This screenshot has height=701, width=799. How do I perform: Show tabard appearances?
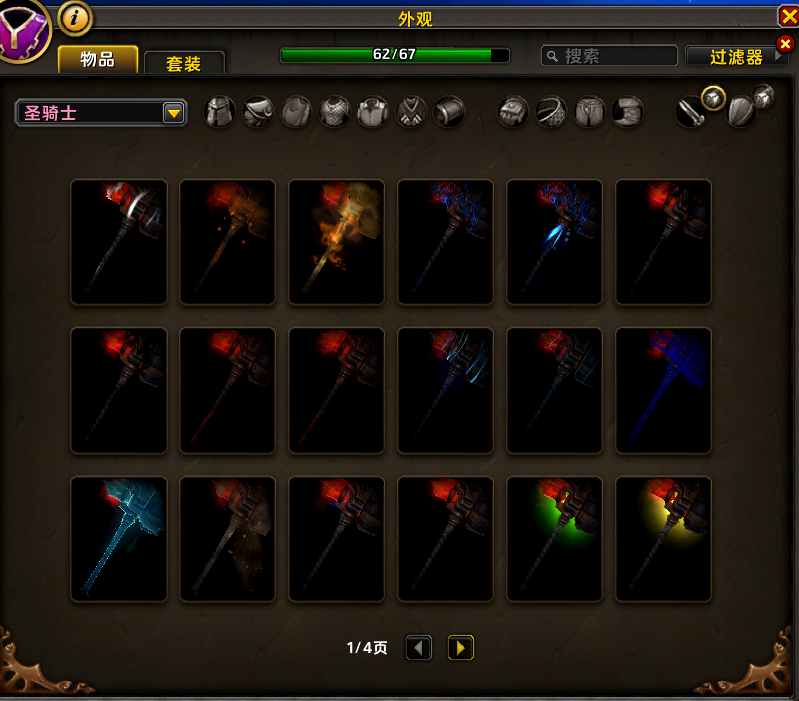pyautogui.click(x=412, y=111)
